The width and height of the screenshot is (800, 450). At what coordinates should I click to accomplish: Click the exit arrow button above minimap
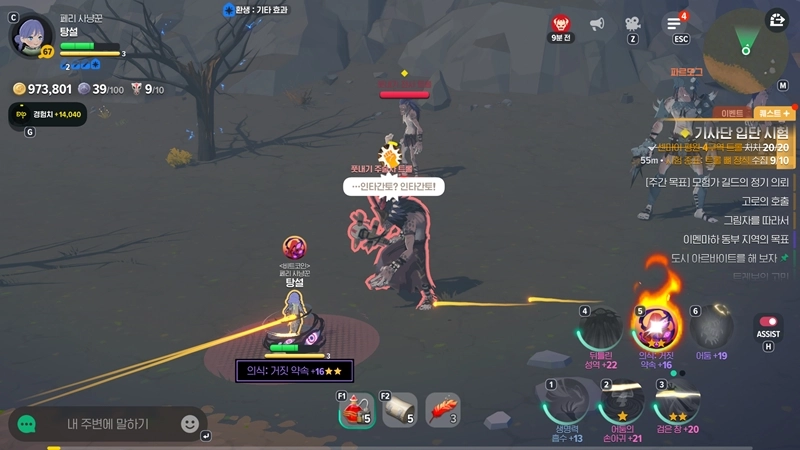(777, 20)
